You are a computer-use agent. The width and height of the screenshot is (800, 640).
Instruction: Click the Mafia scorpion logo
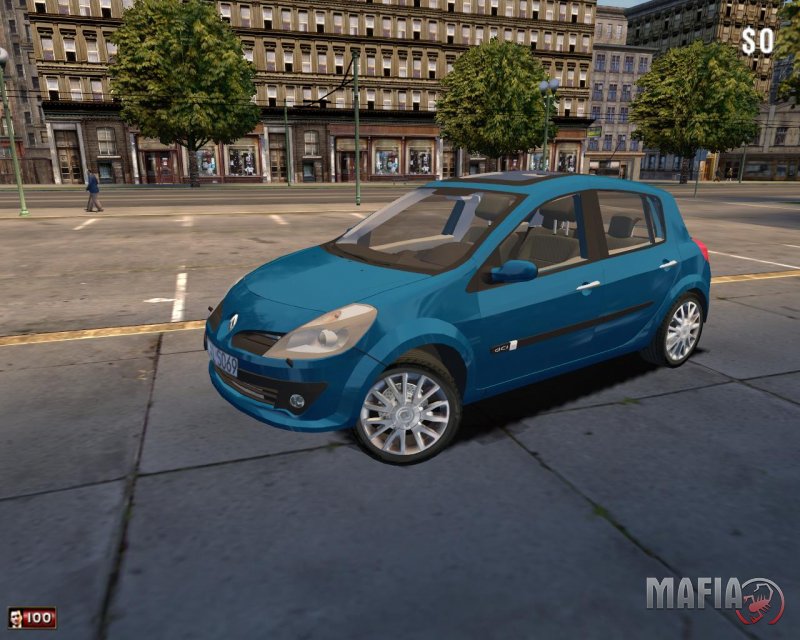click(x=761, y=600)
